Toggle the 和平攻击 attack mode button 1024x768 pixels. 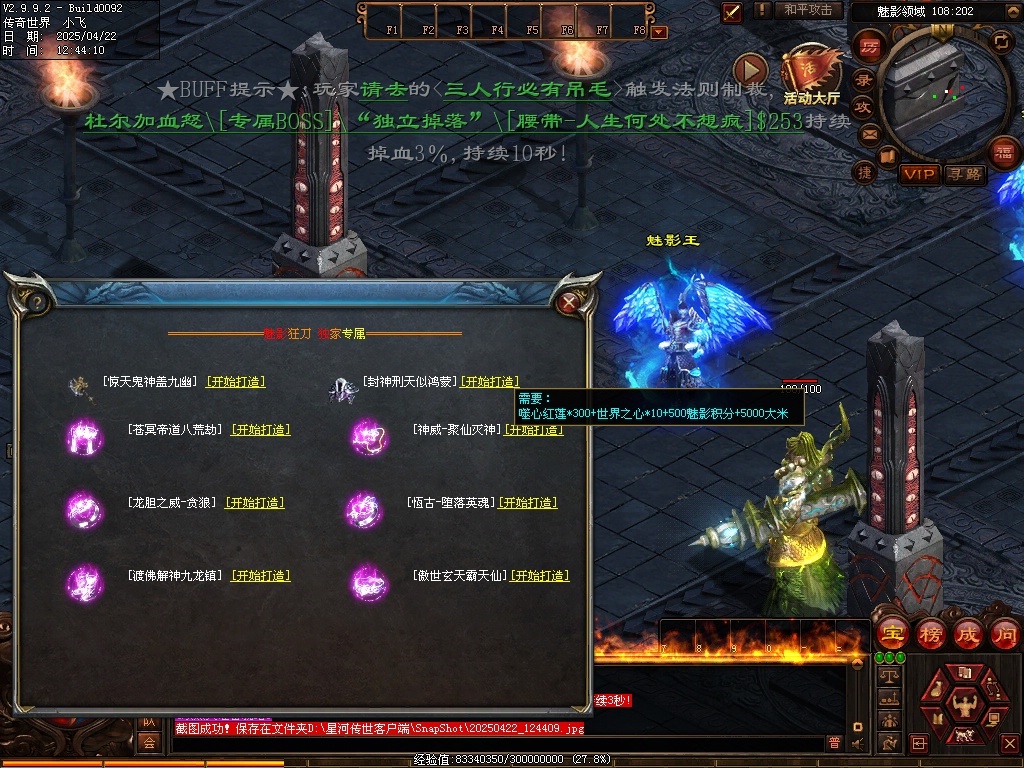808,10
